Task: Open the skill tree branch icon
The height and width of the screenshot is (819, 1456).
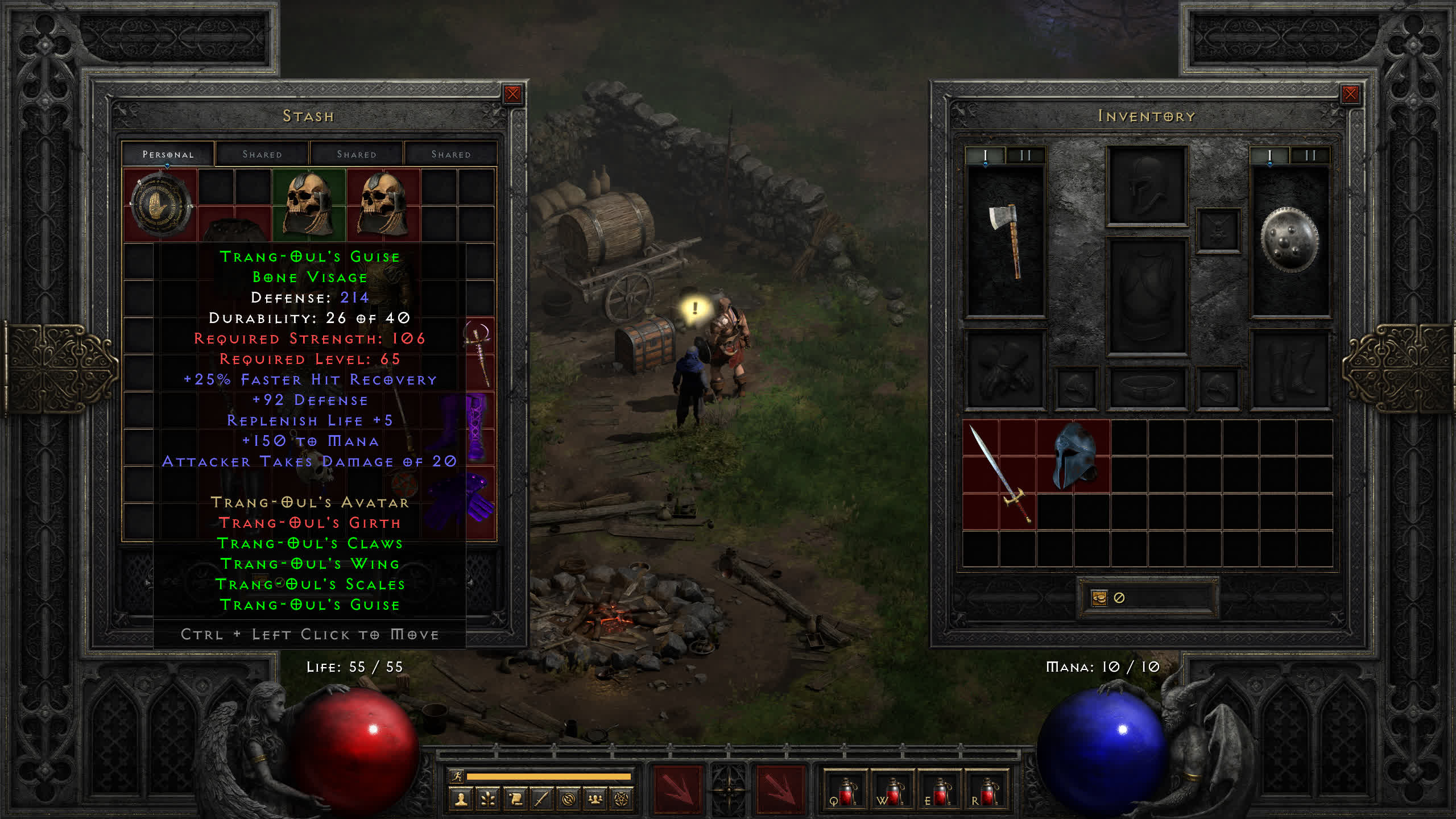Action: pos(488,800)
